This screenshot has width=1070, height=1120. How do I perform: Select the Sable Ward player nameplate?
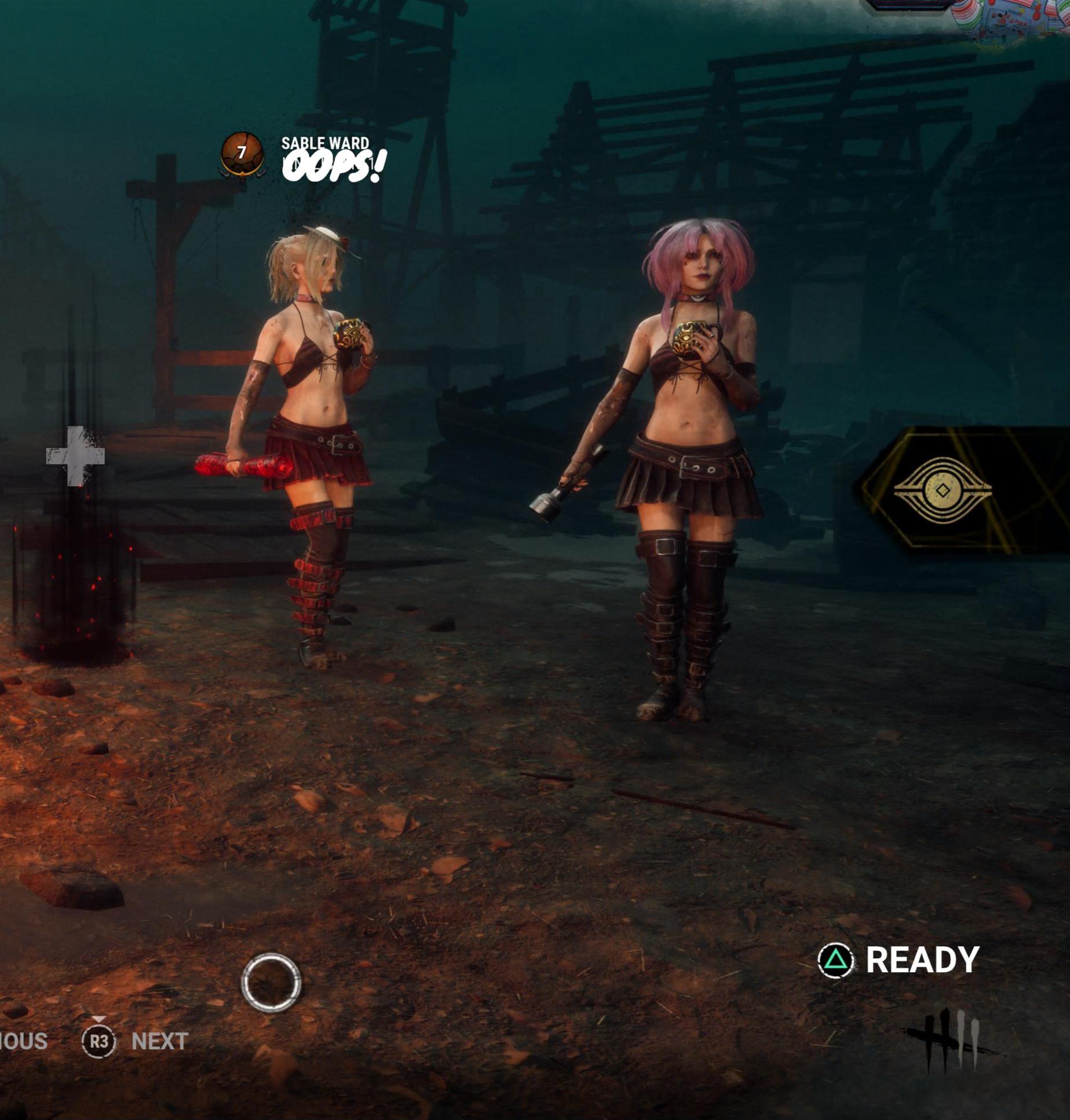(325, 143)
